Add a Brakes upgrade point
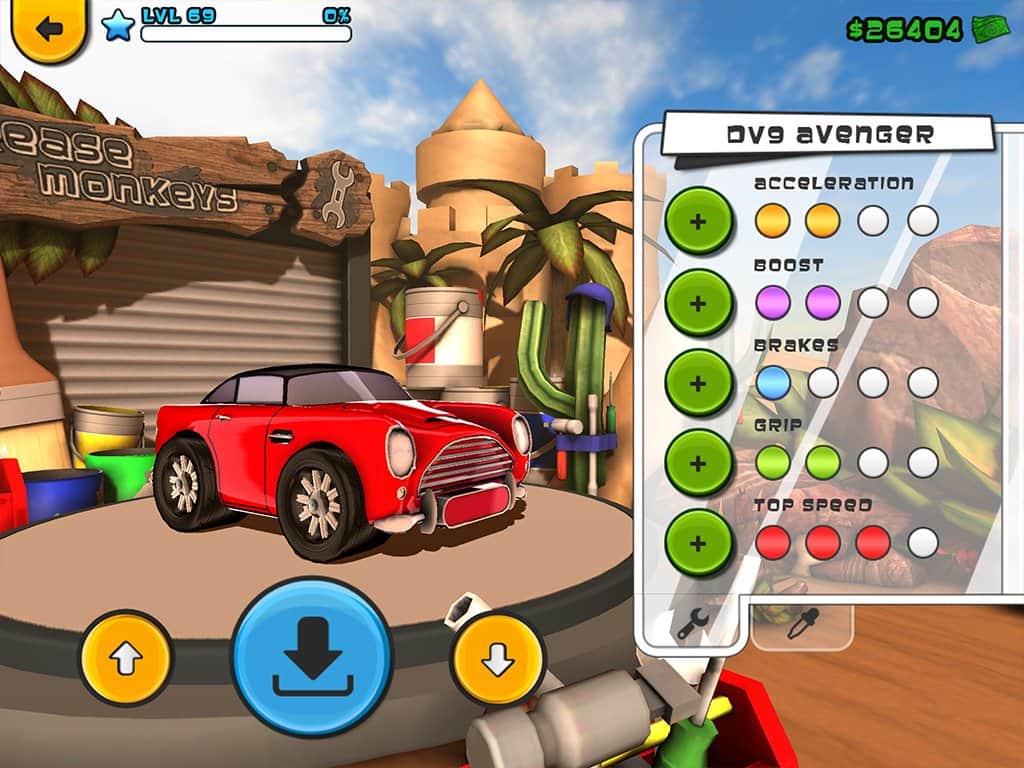Image resolution: width=1024 pixels, height=768 pixels. 699,382
